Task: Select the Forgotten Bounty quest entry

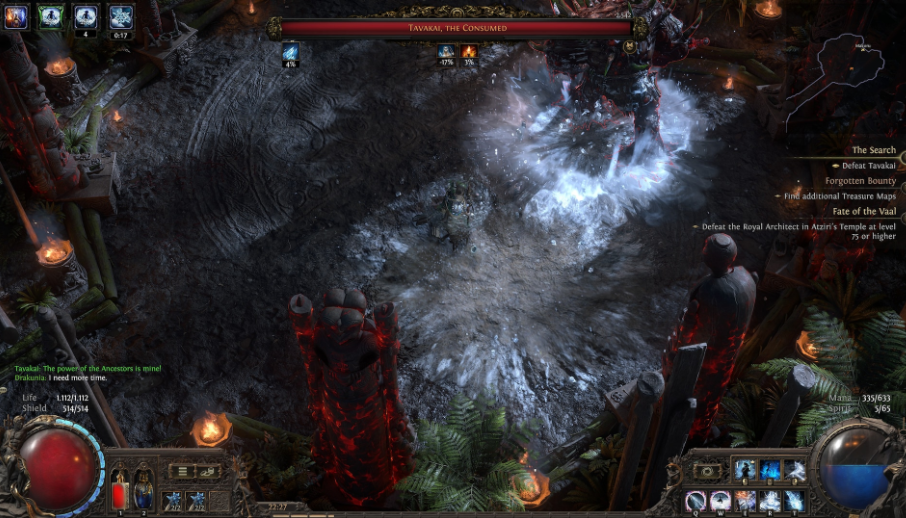Action: [x=860, y=181]
